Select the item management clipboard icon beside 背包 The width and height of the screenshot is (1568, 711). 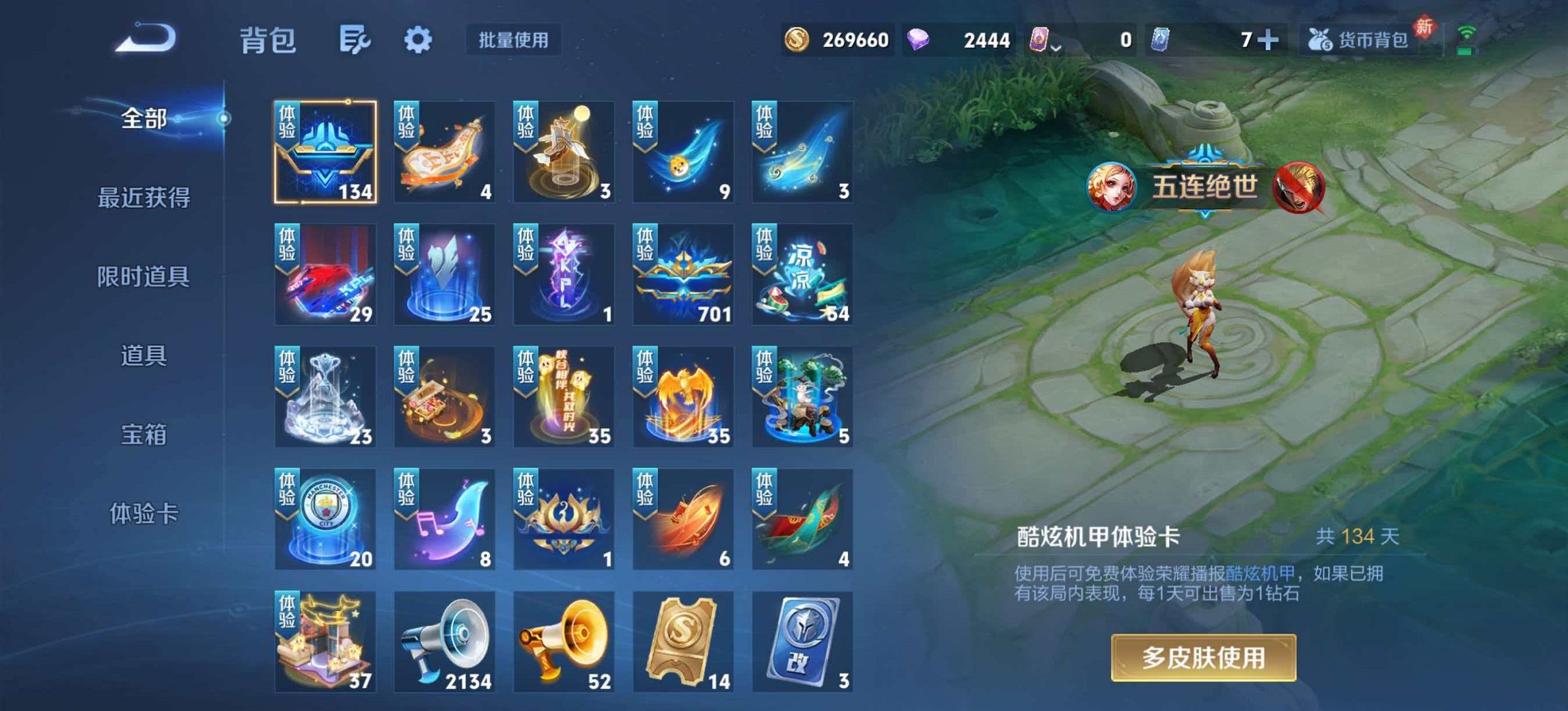click(358, 40)
